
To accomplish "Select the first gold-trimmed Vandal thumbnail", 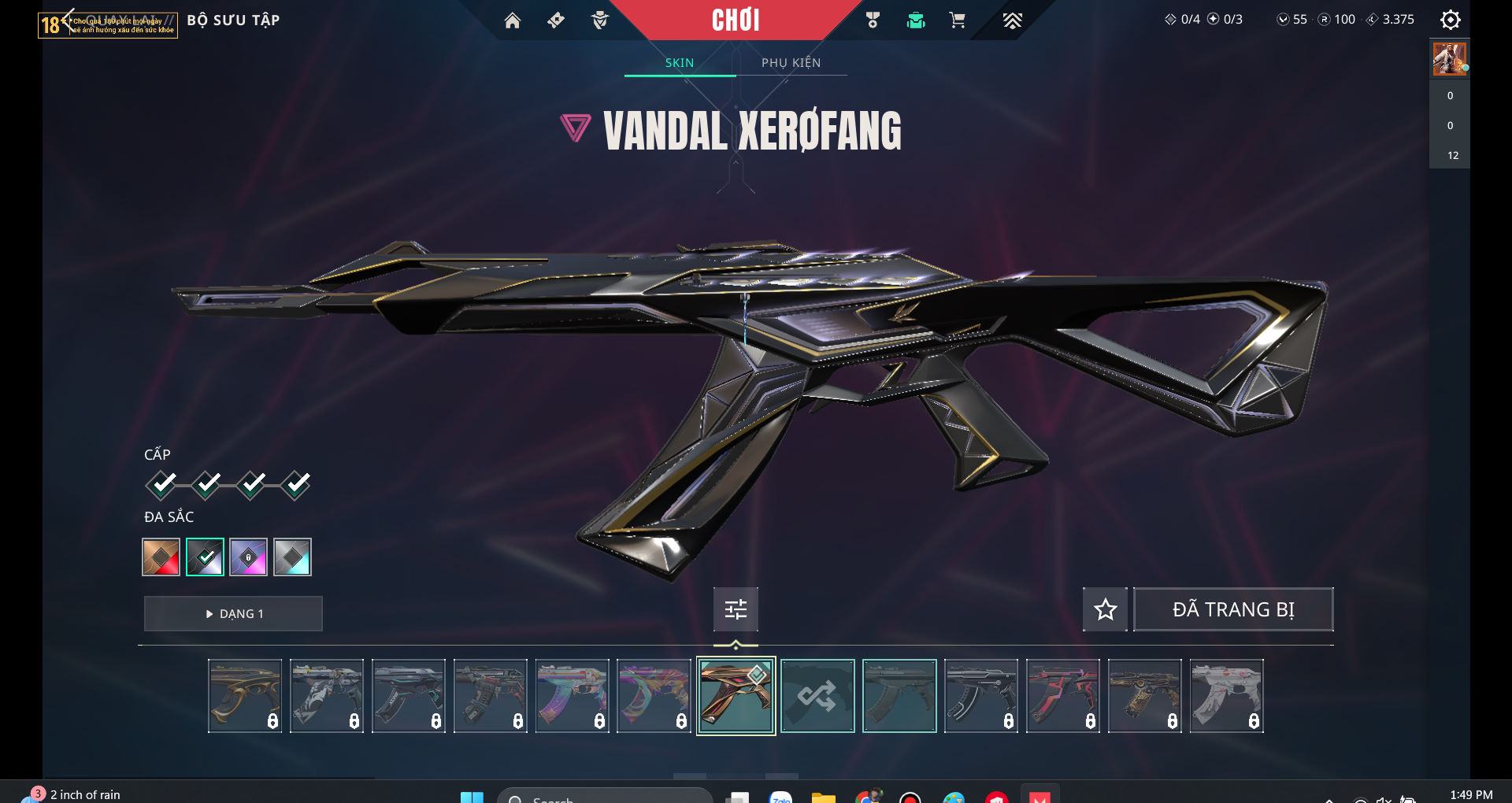I will pyautogui.click(x=245, y=696).
